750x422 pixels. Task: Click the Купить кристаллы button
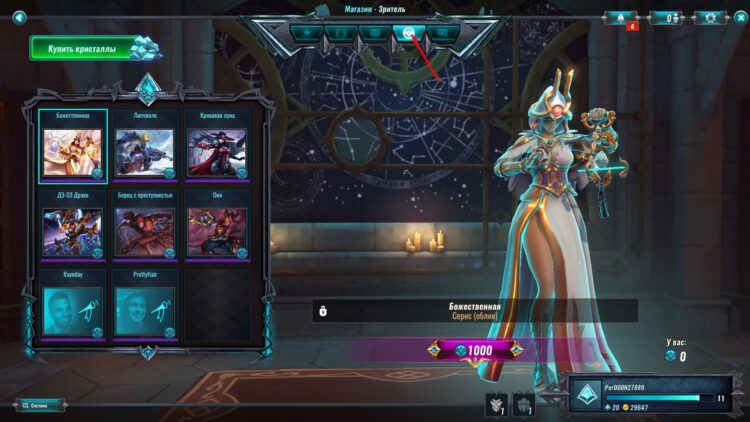click(89, 49)
